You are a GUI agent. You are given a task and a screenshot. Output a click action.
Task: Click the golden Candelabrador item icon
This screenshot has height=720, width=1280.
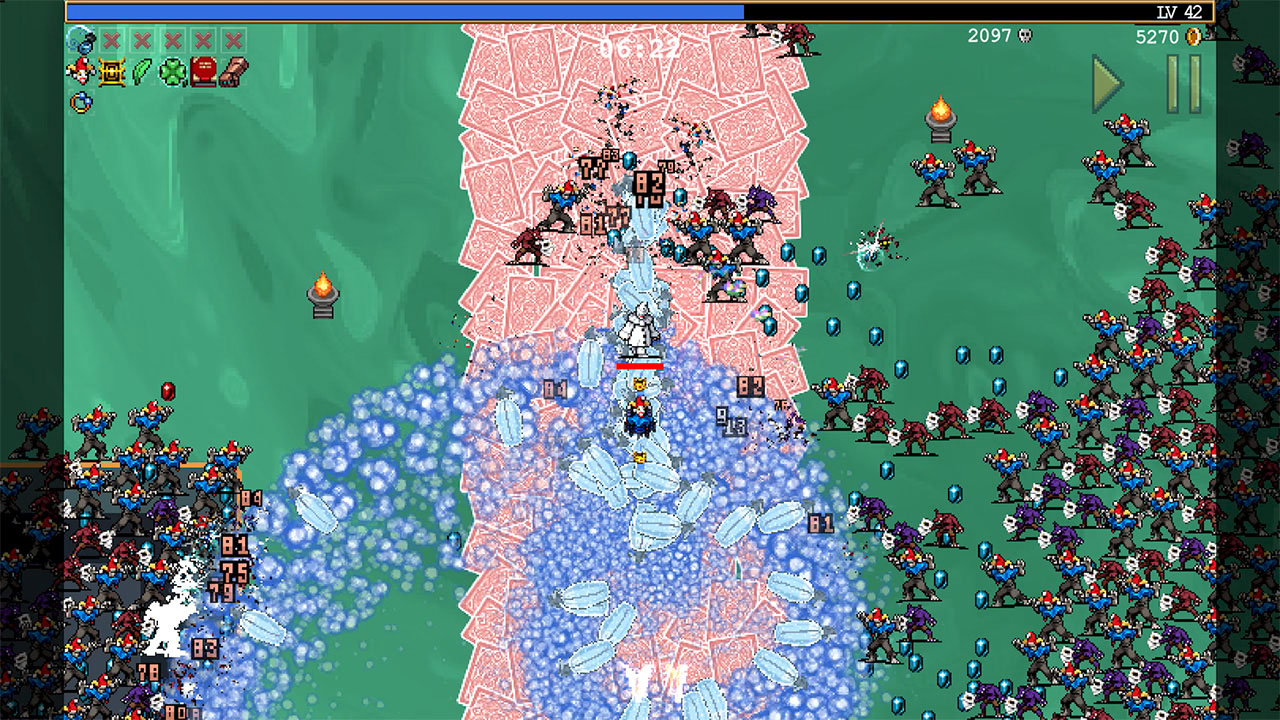(x=111, y=71)
